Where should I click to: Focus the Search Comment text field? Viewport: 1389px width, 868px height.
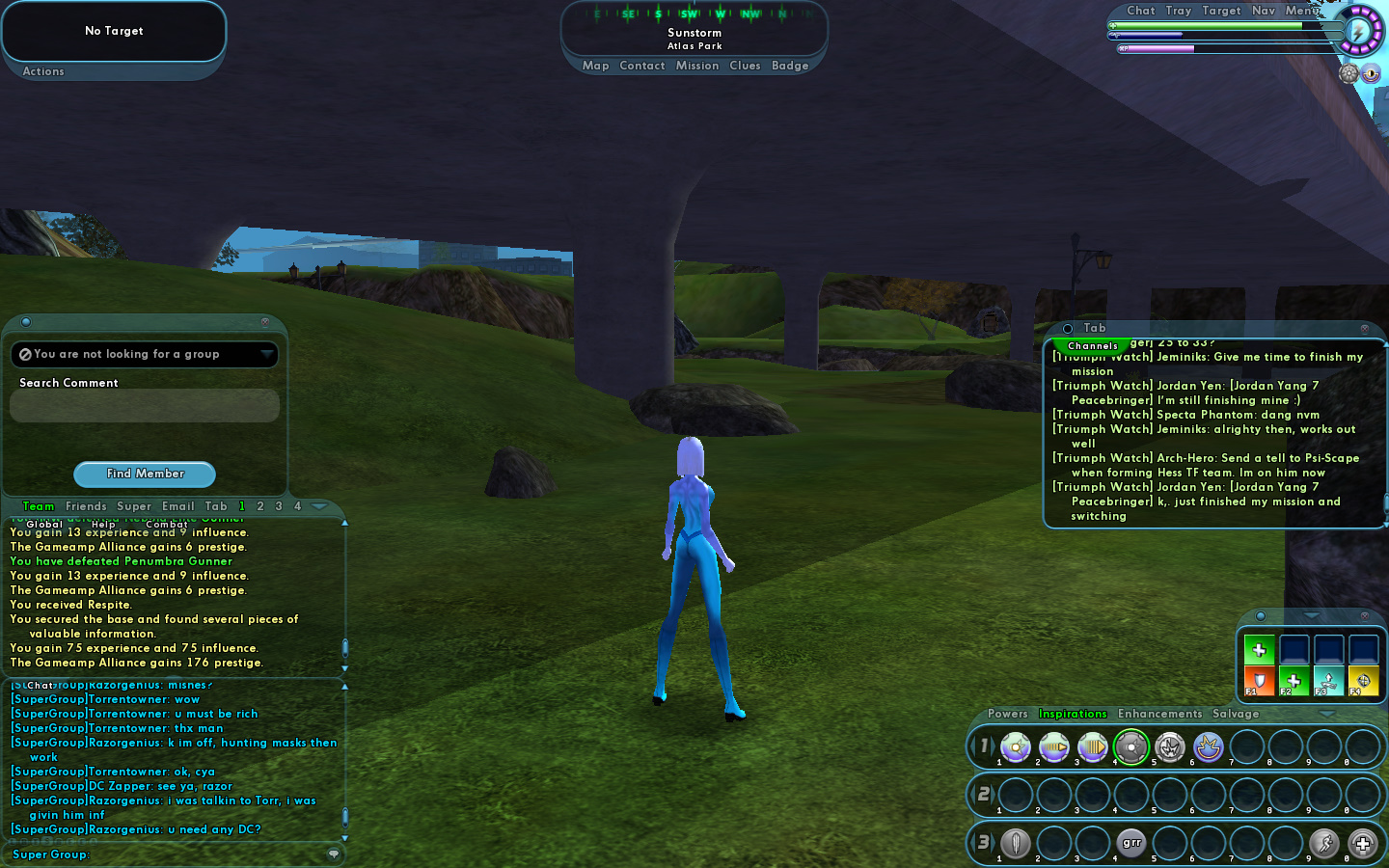tap(145, 406)
